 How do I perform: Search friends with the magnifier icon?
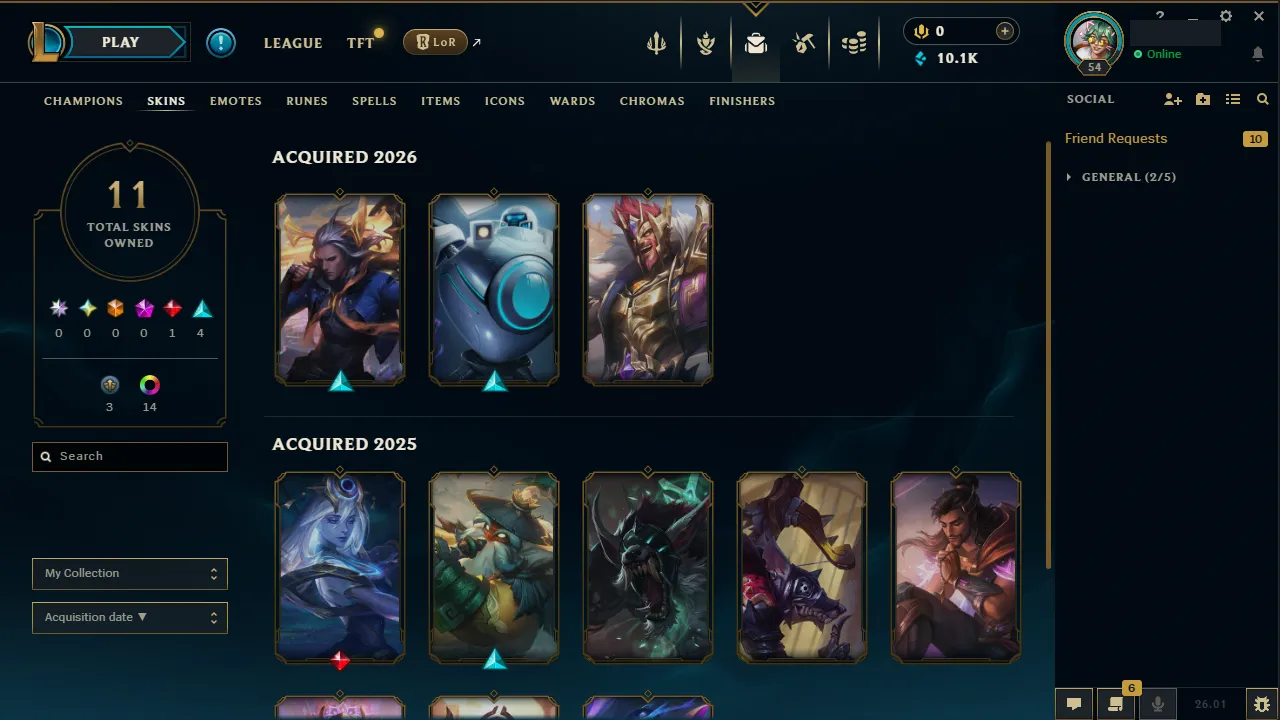(1262, 99)
